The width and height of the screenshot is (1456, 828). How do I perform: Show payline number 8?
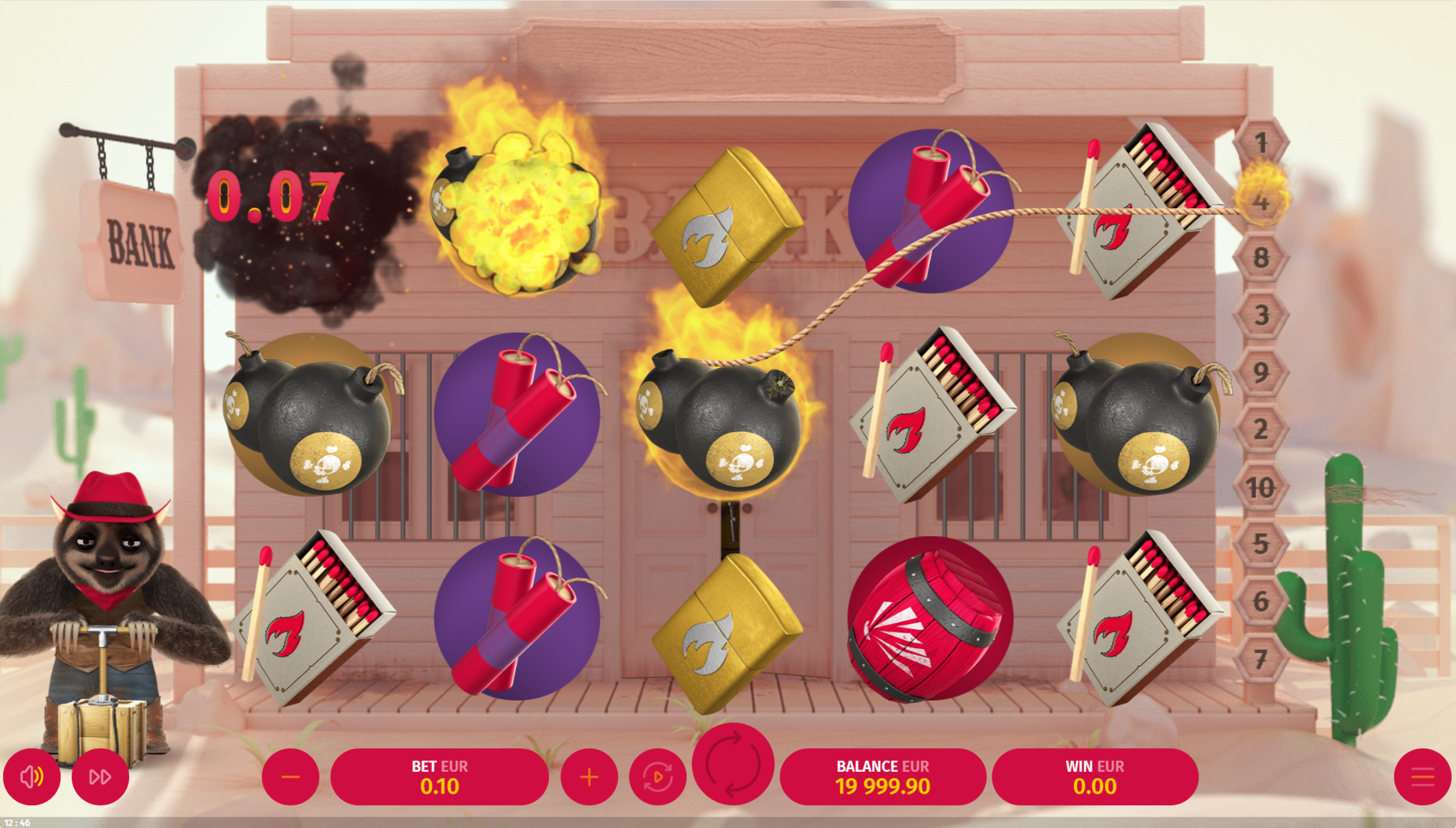[1261, 257]
